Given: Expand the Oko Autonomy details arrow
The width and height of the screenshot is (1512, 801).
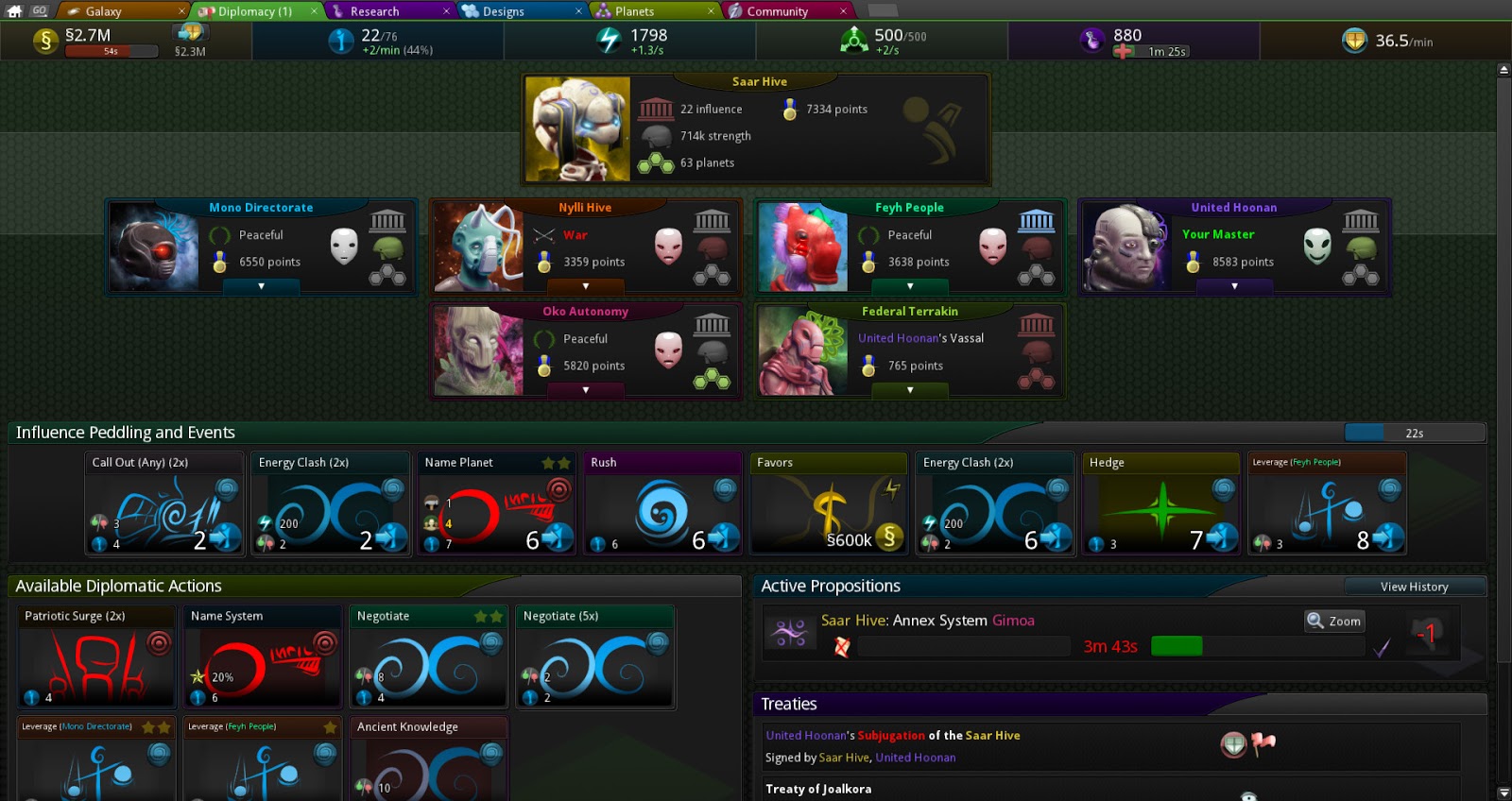Looking at the screenshot, I should pos(586,391).
